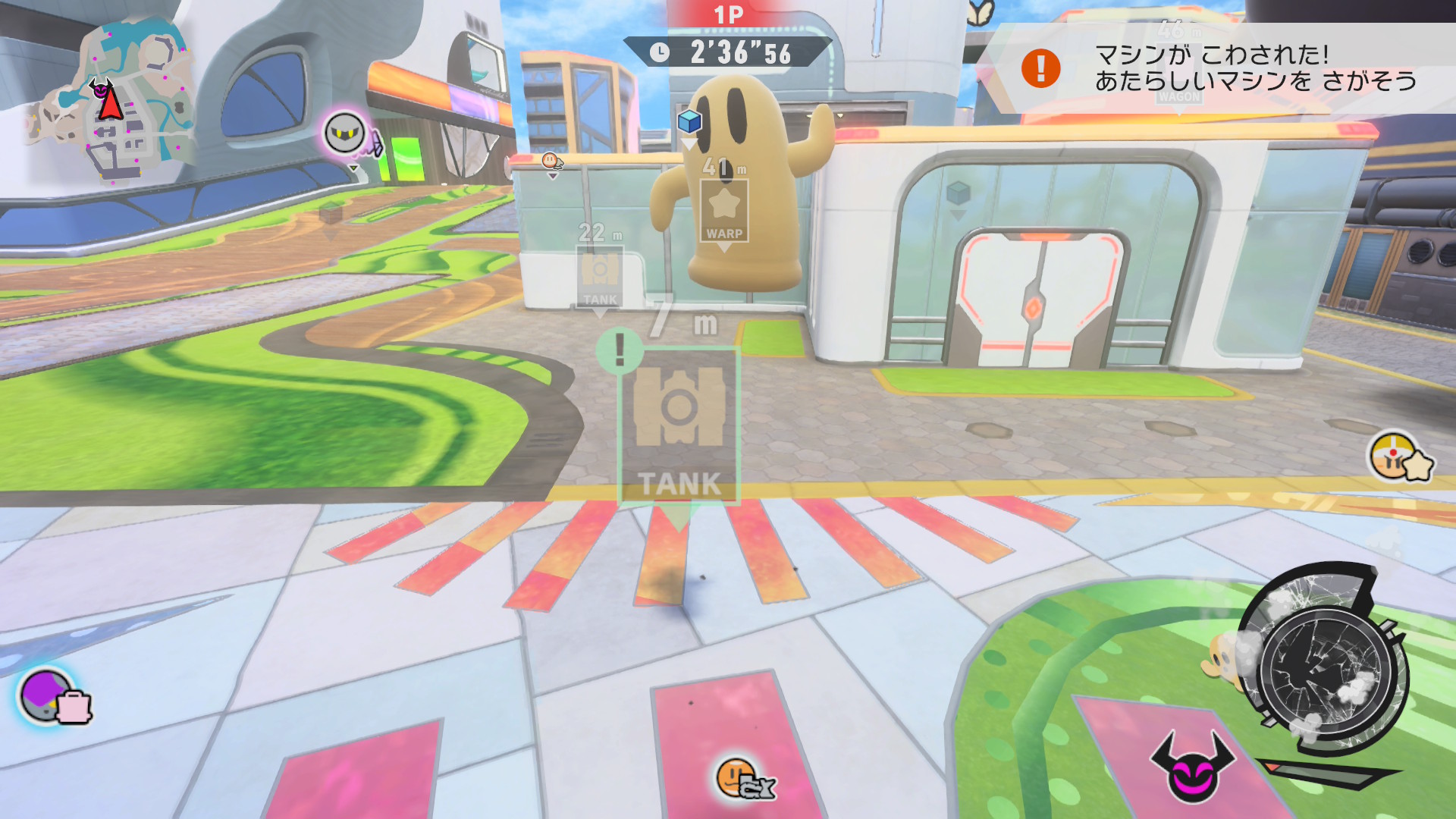
Task: Select the blue cube item marker
Action: pyautogui.click(x=689, y=121)
